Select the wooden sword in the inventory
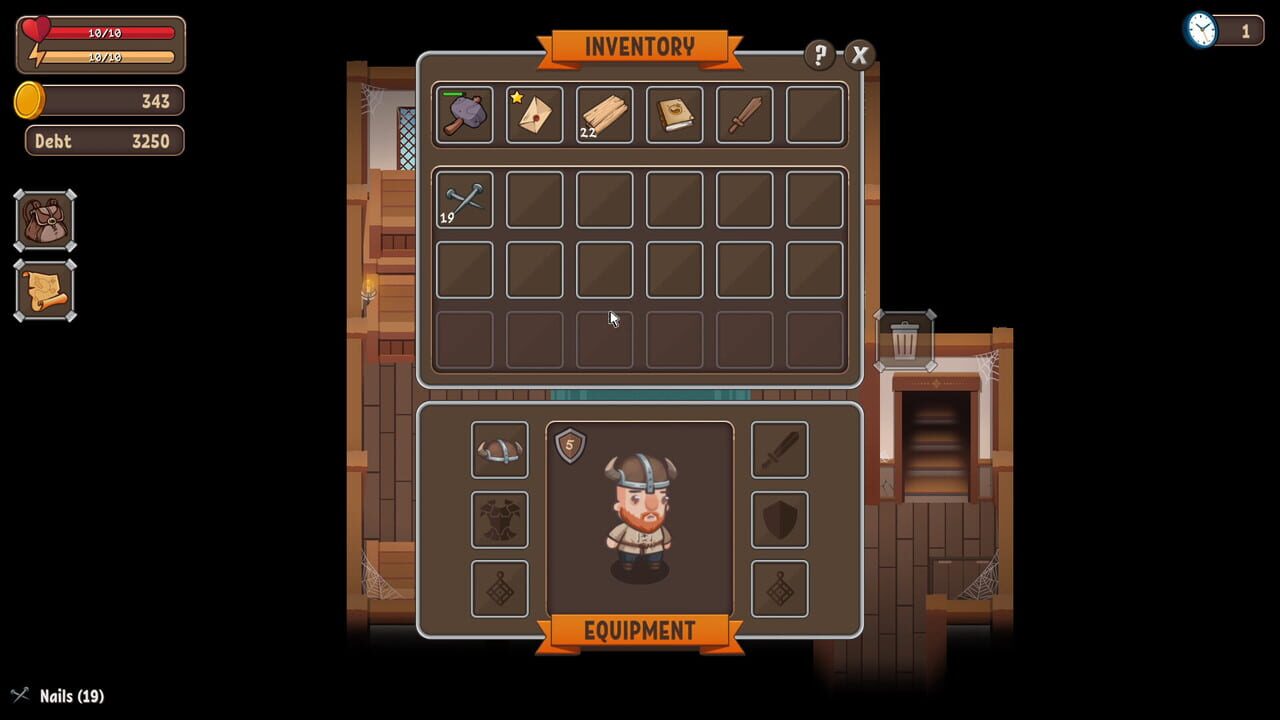The height and width of the screenshot is (720, 1280). pos(744,114)
